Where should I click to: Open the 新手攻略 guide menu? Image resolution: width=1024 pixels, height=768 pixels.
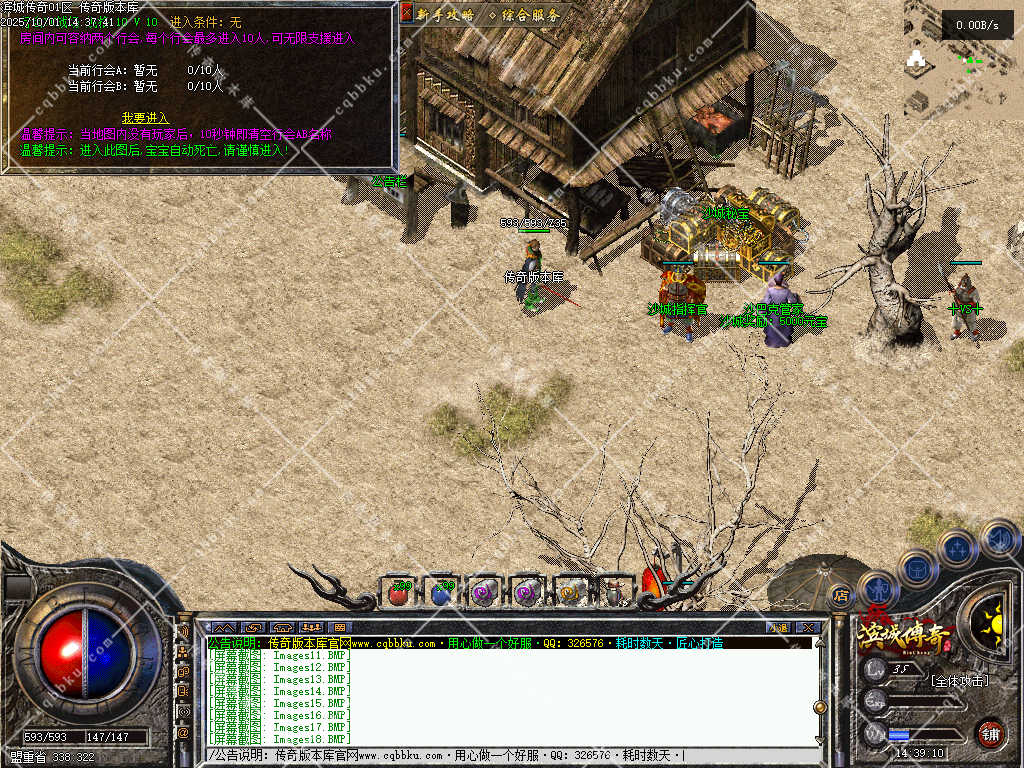446,14
